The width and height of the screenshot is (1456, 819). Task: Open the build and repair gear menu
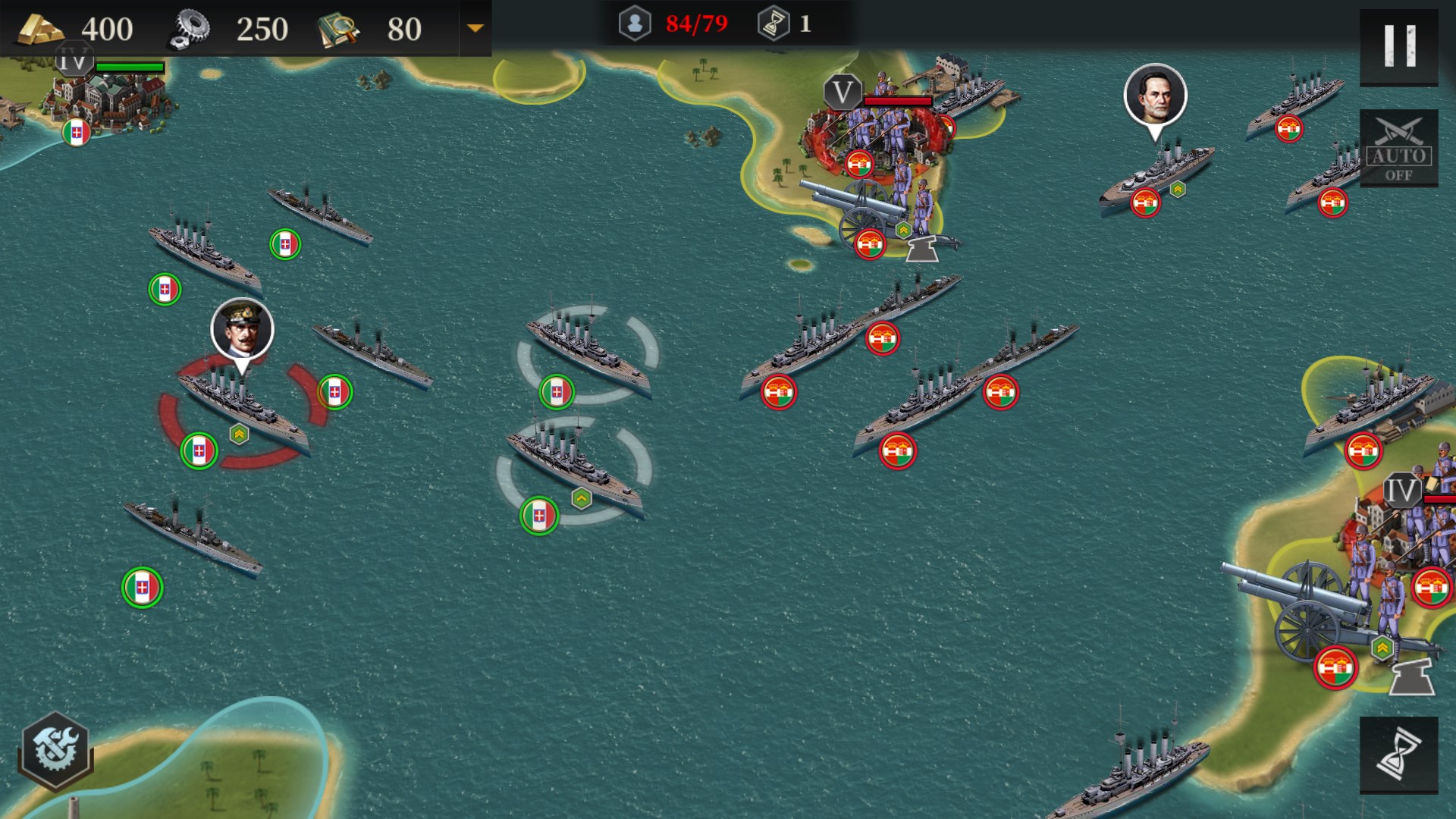pos(55,750)
